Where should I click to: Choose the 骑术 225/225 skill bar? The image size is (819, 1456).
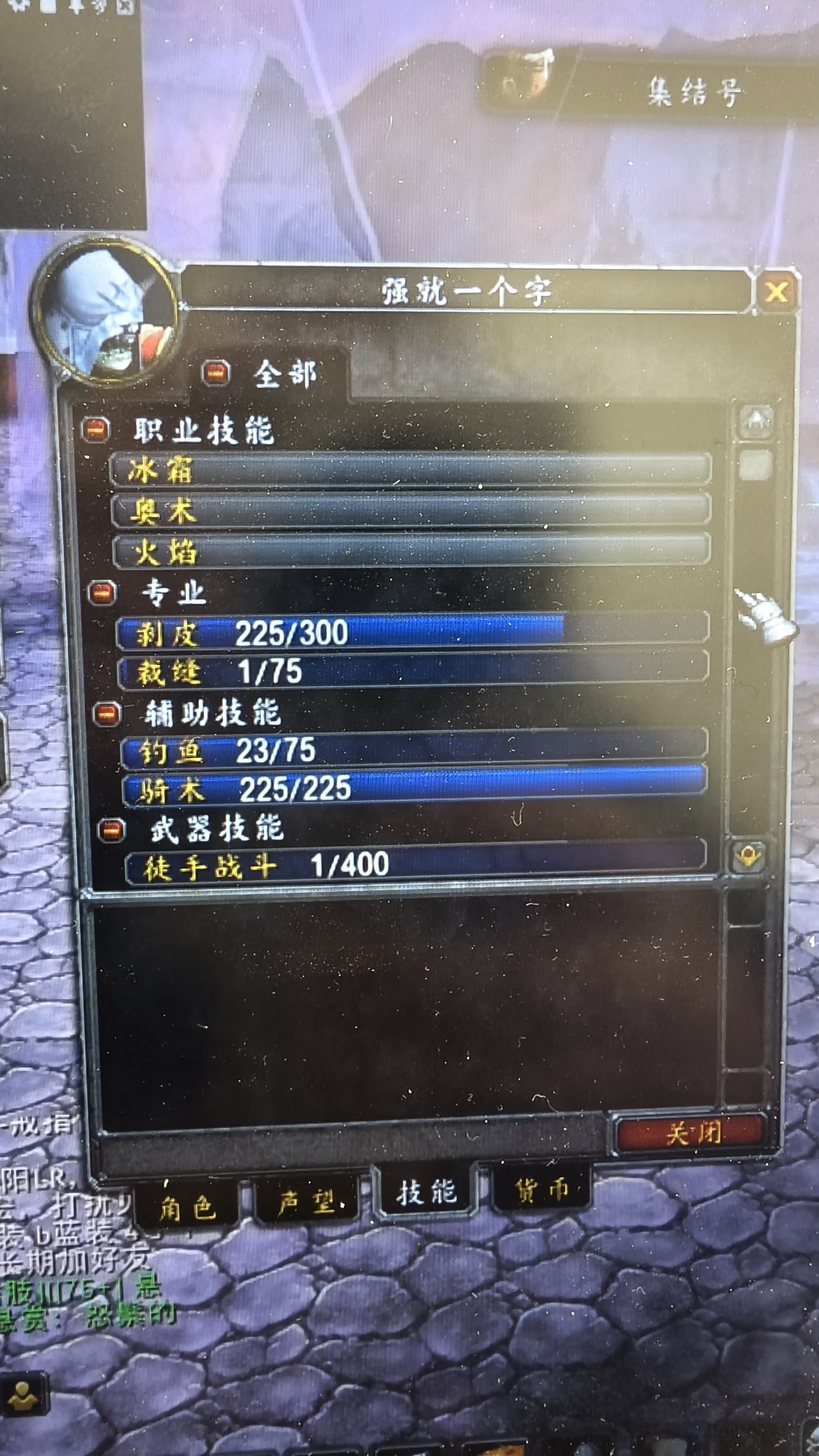pyautogui.click(x=414, y=788)
